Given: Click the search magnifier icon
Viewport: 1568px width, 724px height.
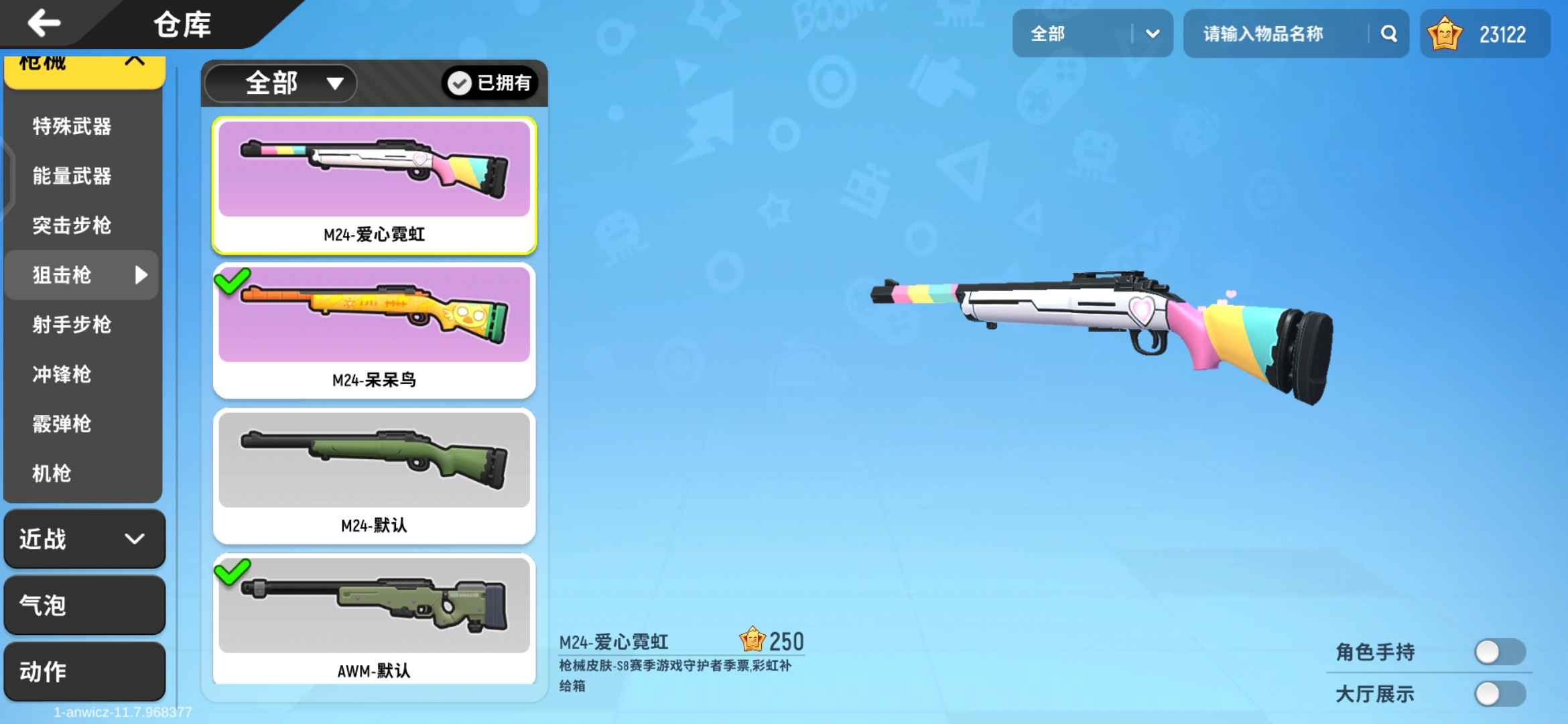Looking at the screenshot, I should click(x=1388, y=34).
